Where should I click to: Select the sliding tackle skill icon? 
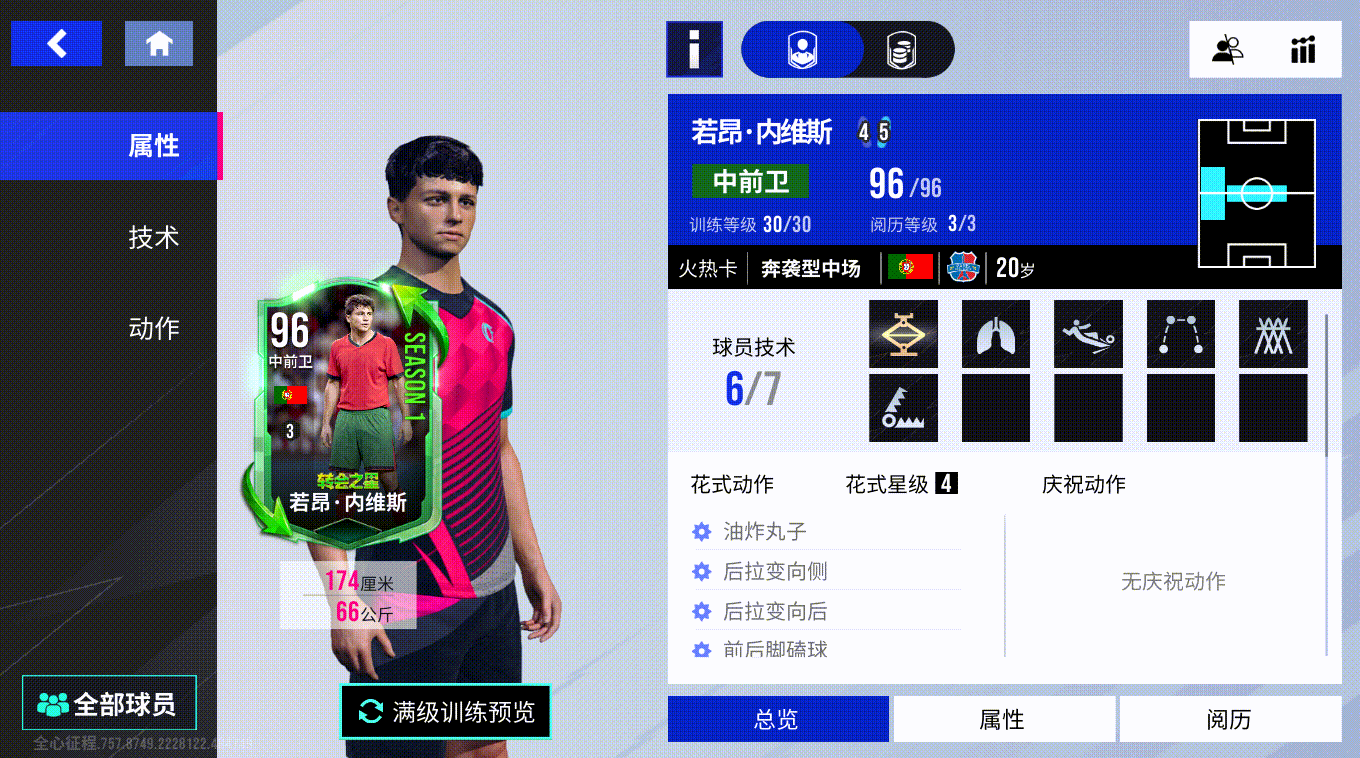pyautogui.click(x=1088, y=334)
